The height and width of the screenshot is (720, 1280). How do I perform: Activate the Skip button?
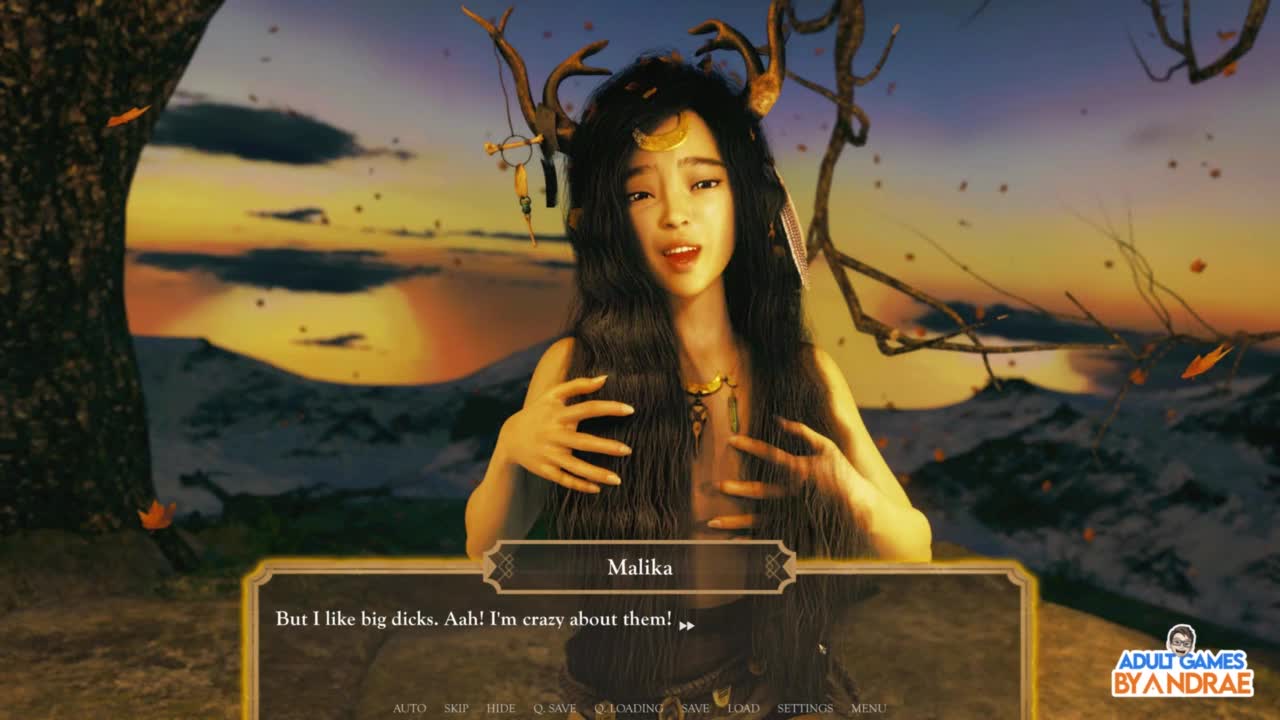(x=456, y=708)
